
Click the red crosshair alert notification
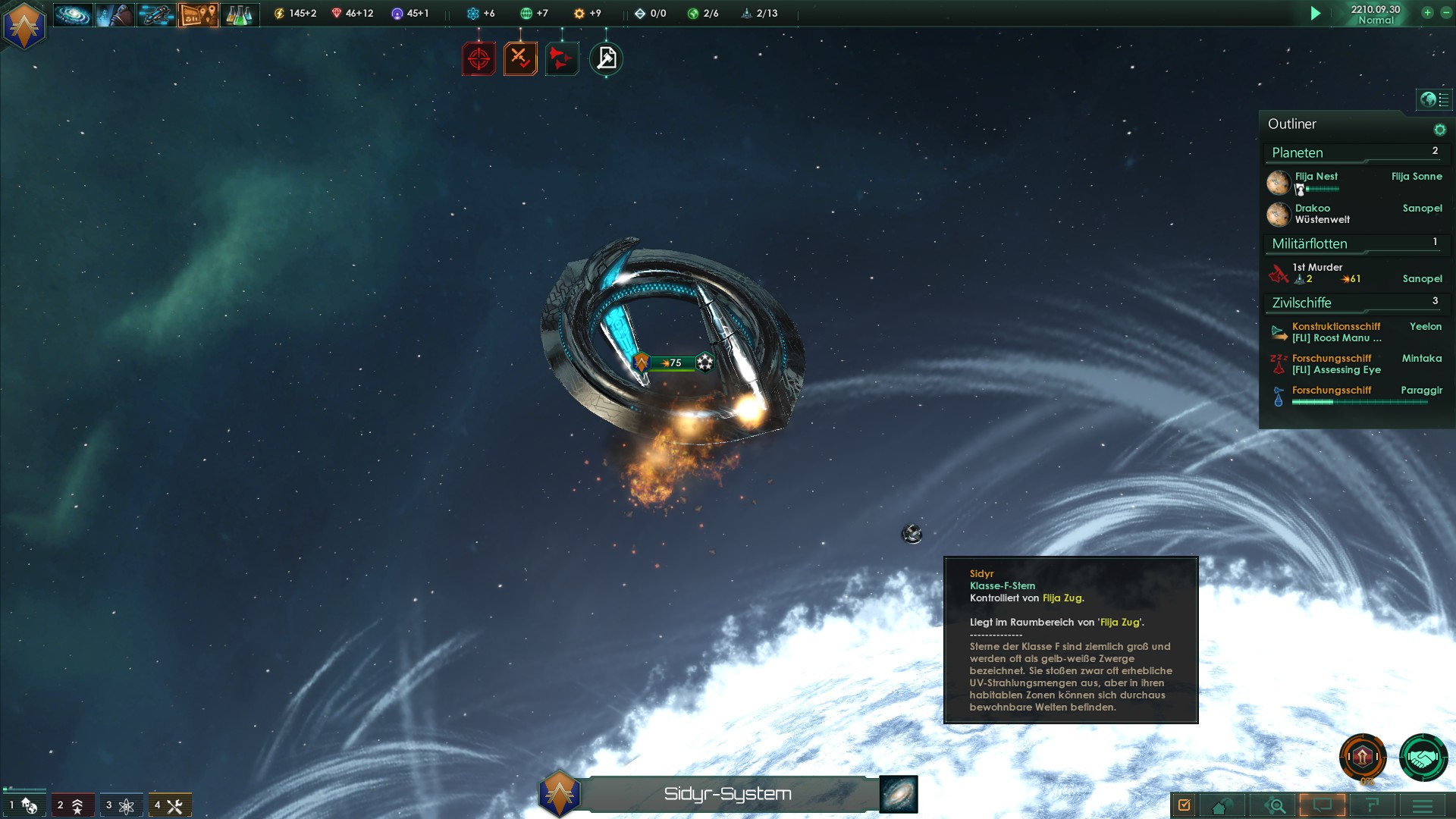click(x=479, y=58)
